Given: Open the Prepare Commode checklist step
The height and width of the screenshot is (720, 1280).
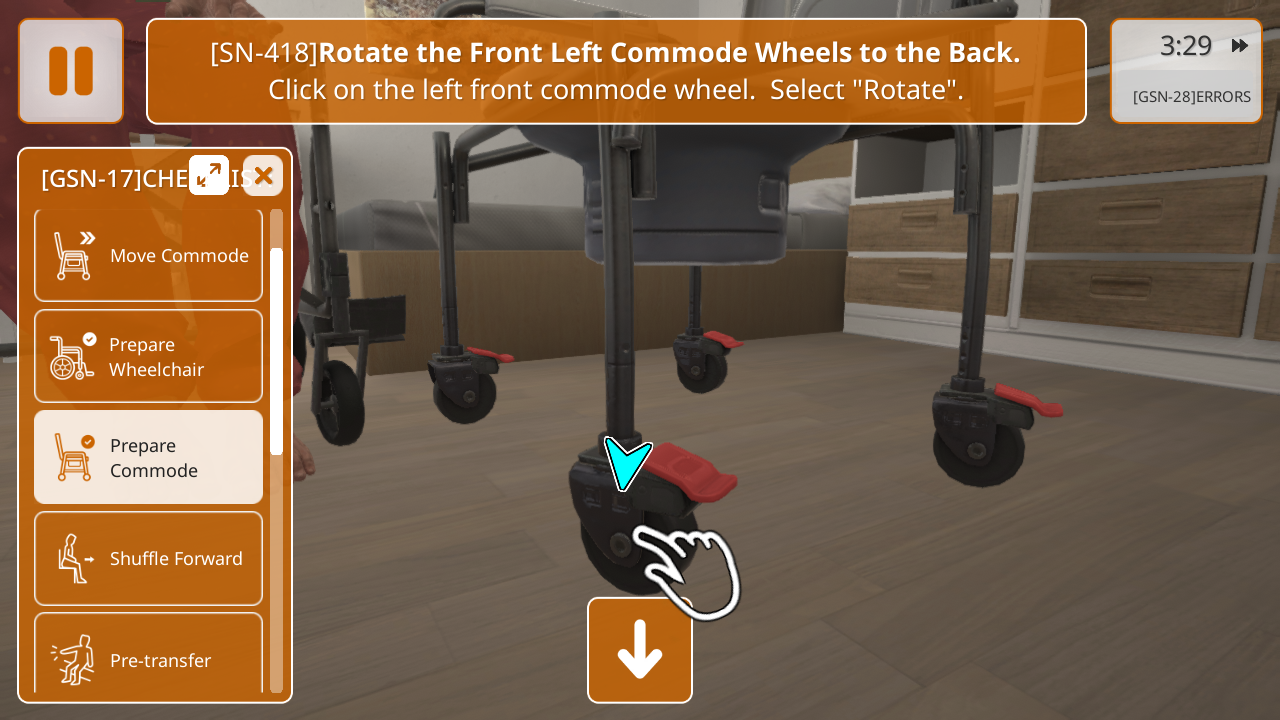Looking at the screenshot, I should [149, 458].
